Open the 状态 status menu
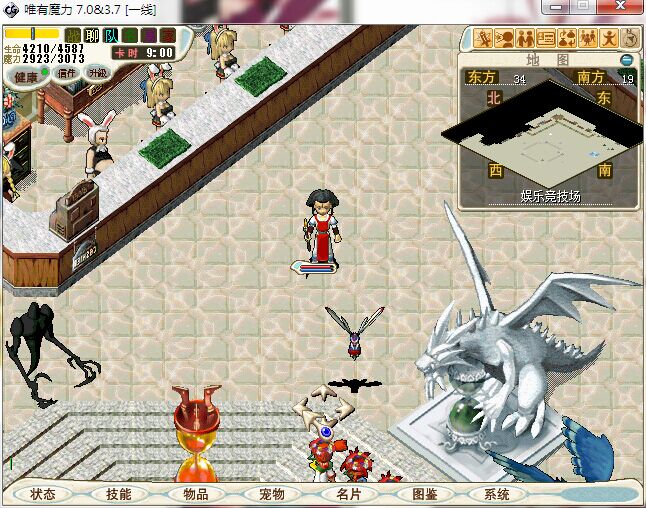Image resolution: width=646 pixels, height=508 pixels. pos(44,494)
